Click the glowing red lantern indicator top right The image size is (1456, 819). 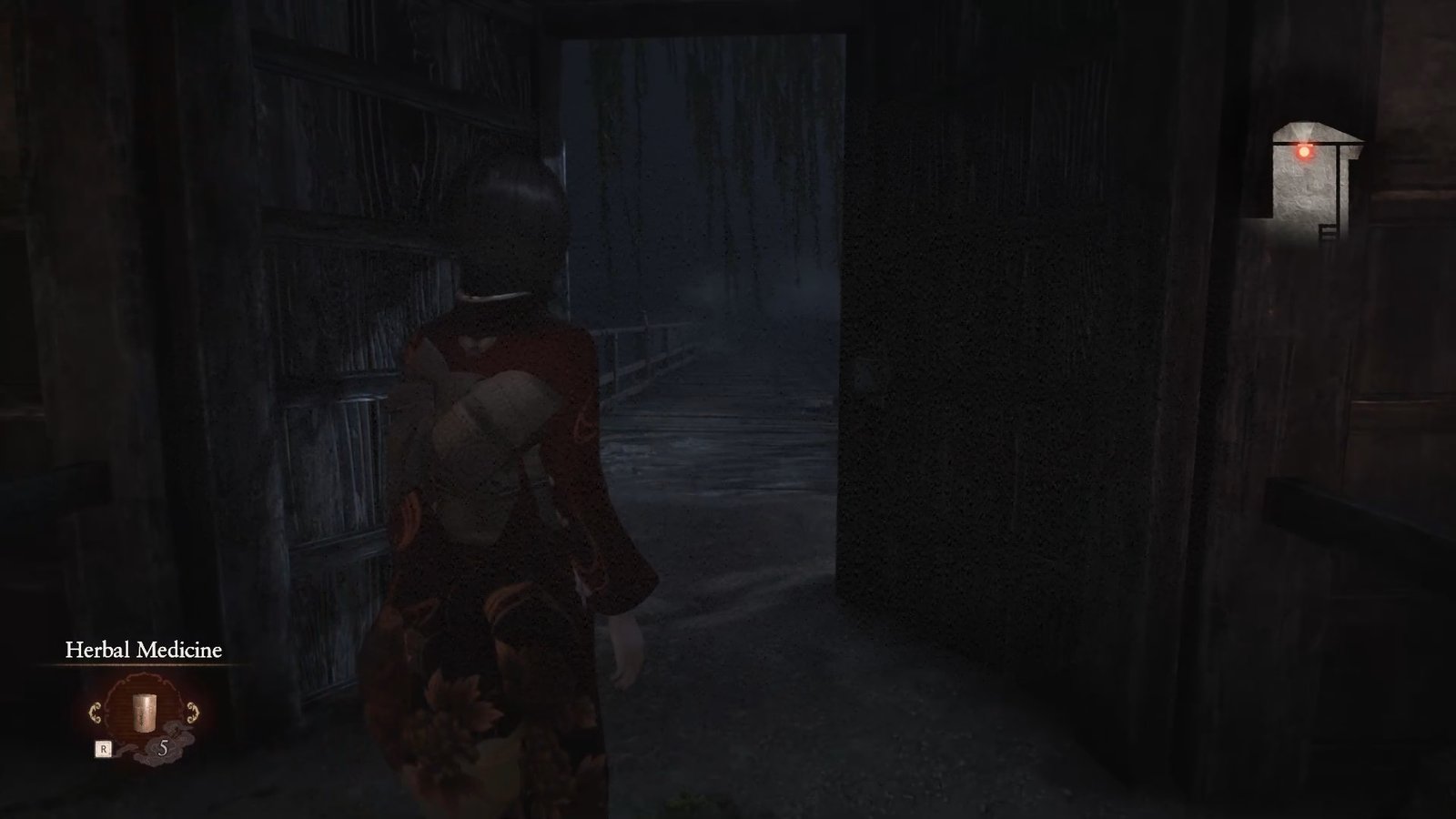[x=1305, y=152]
